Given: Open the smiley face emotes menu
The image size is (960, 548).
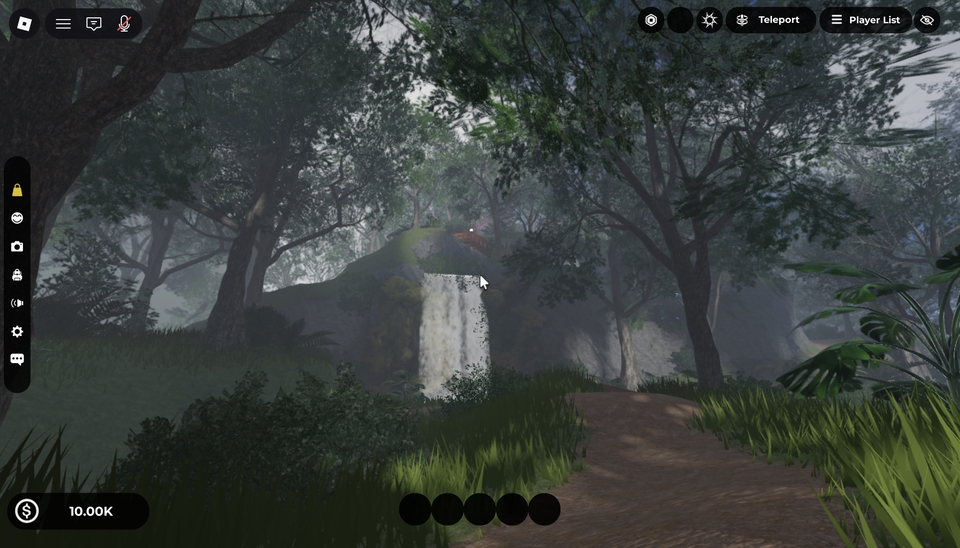Looking at the screenshot, I should [x=17, y=218].
